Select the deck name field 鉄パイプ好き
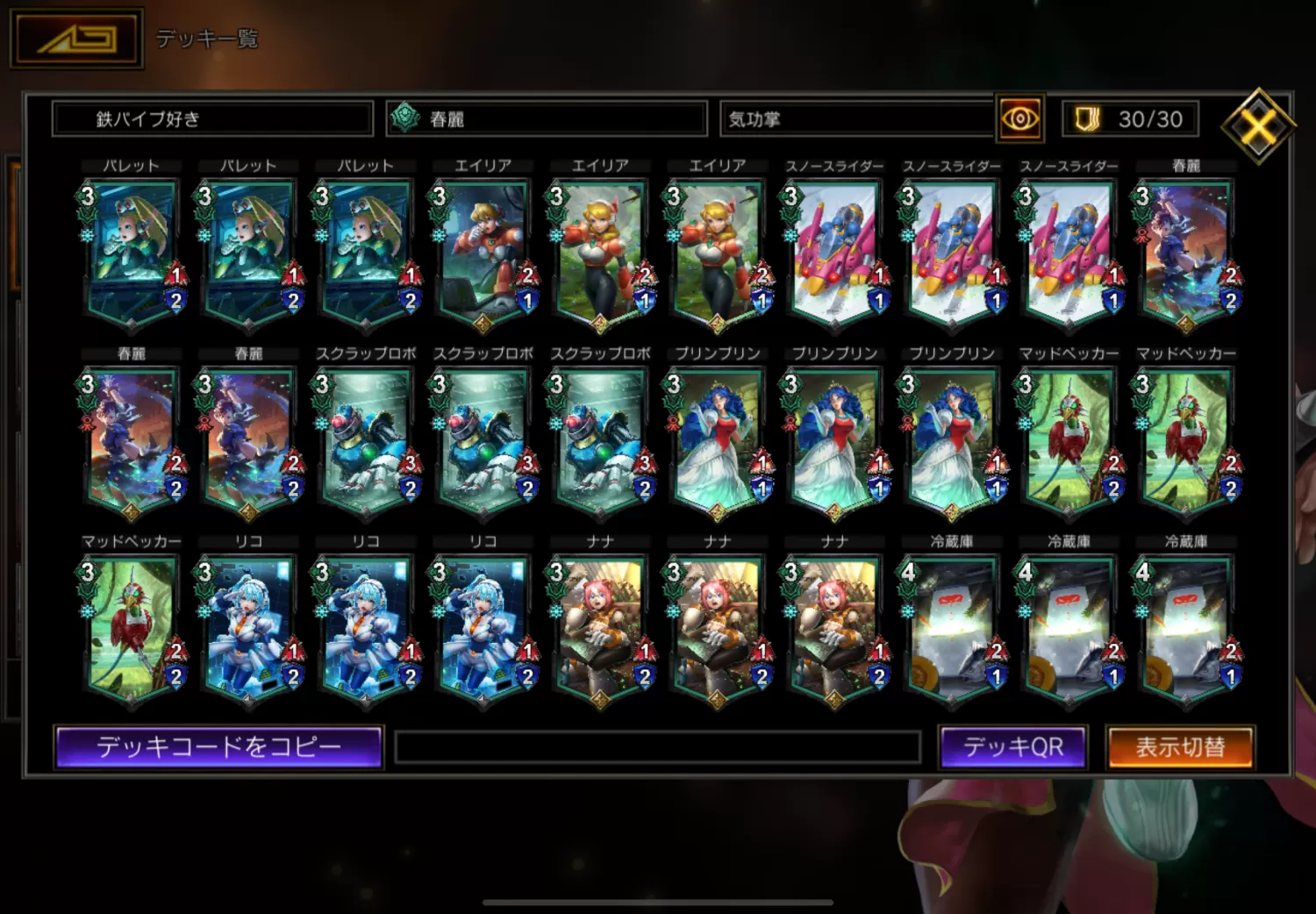 coord(212,118)
